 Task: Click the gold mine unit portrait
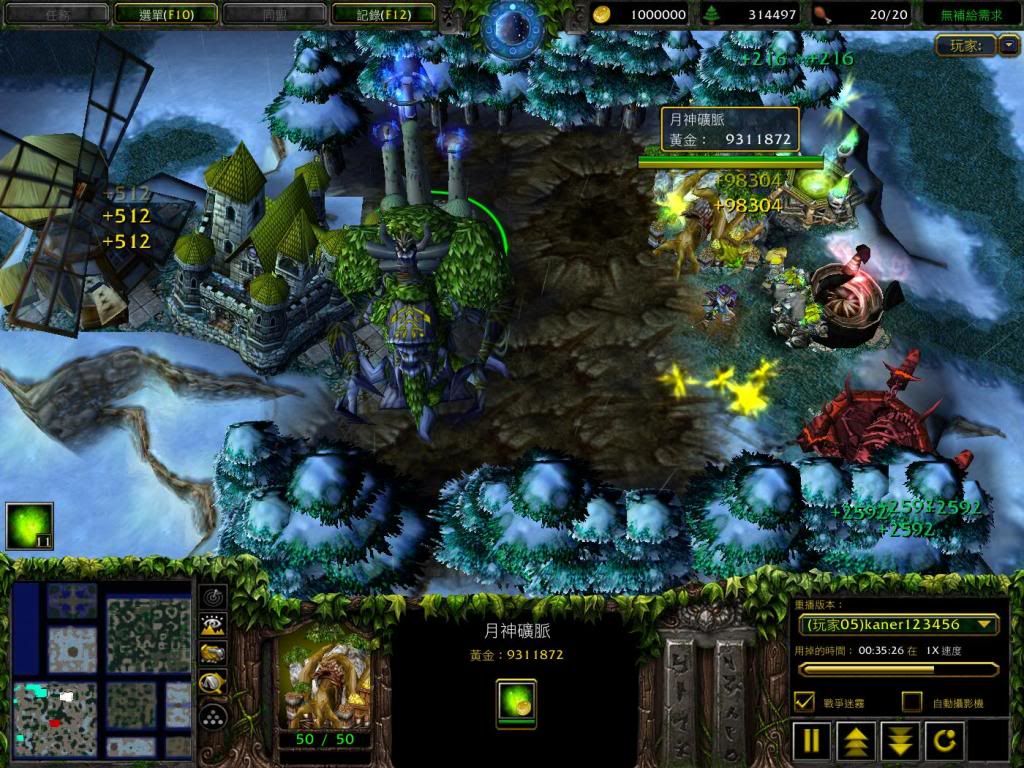(322, 686)
